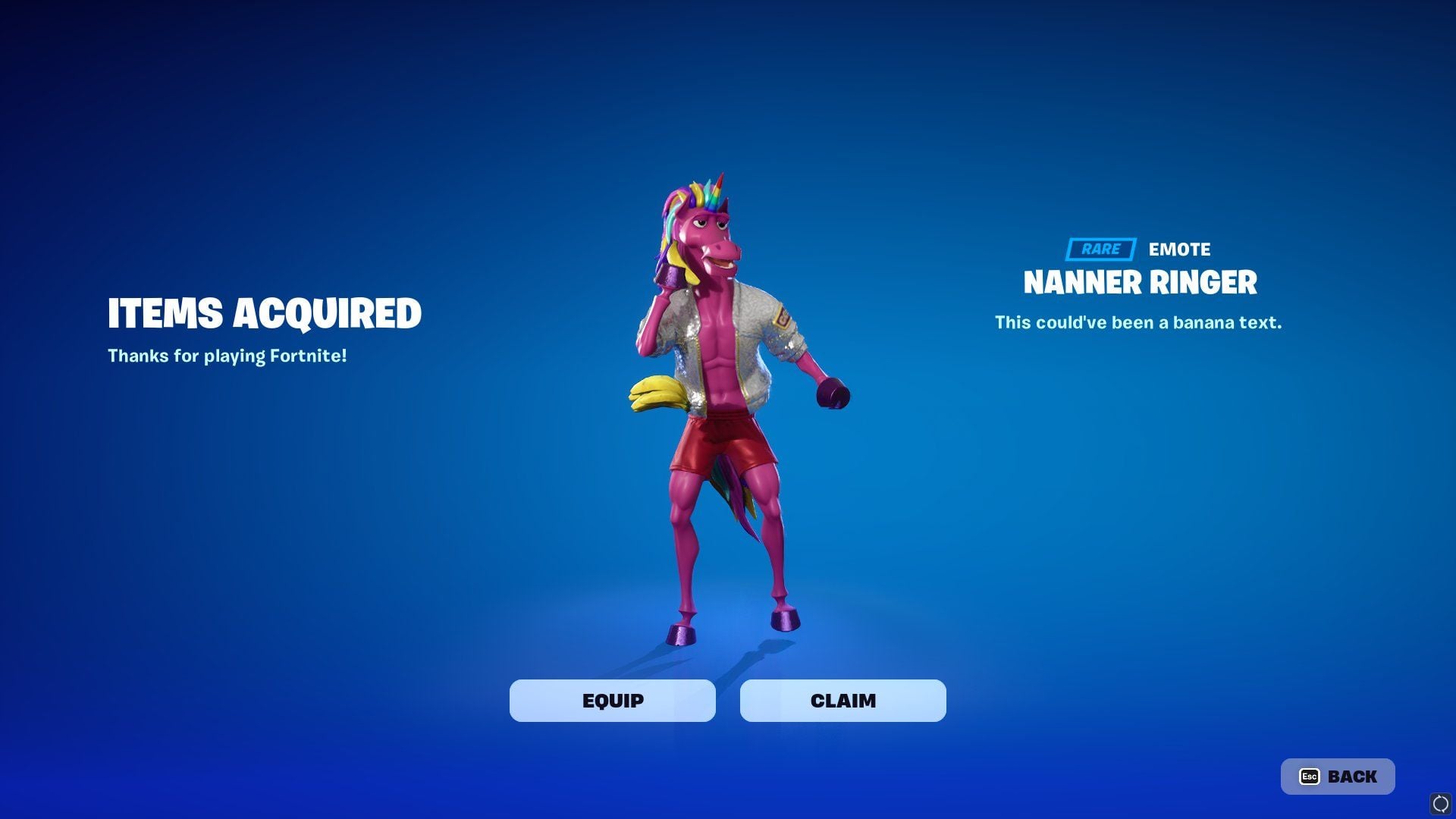Expand the ITEMS ACQUIRED heading section

[265, 312]
